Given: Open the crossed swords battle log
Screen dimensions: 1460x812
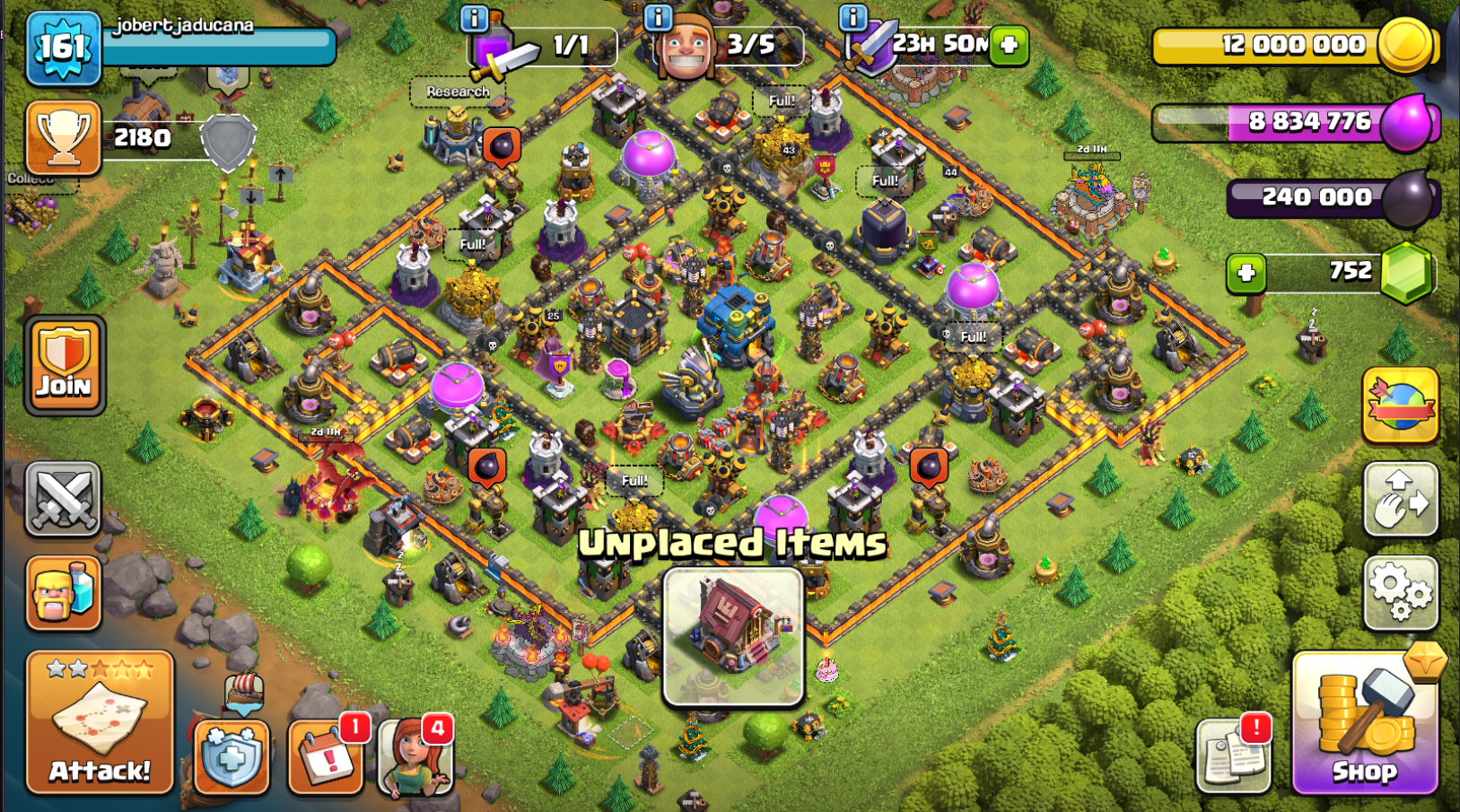Looking at the screenshot, I should 63,499.
